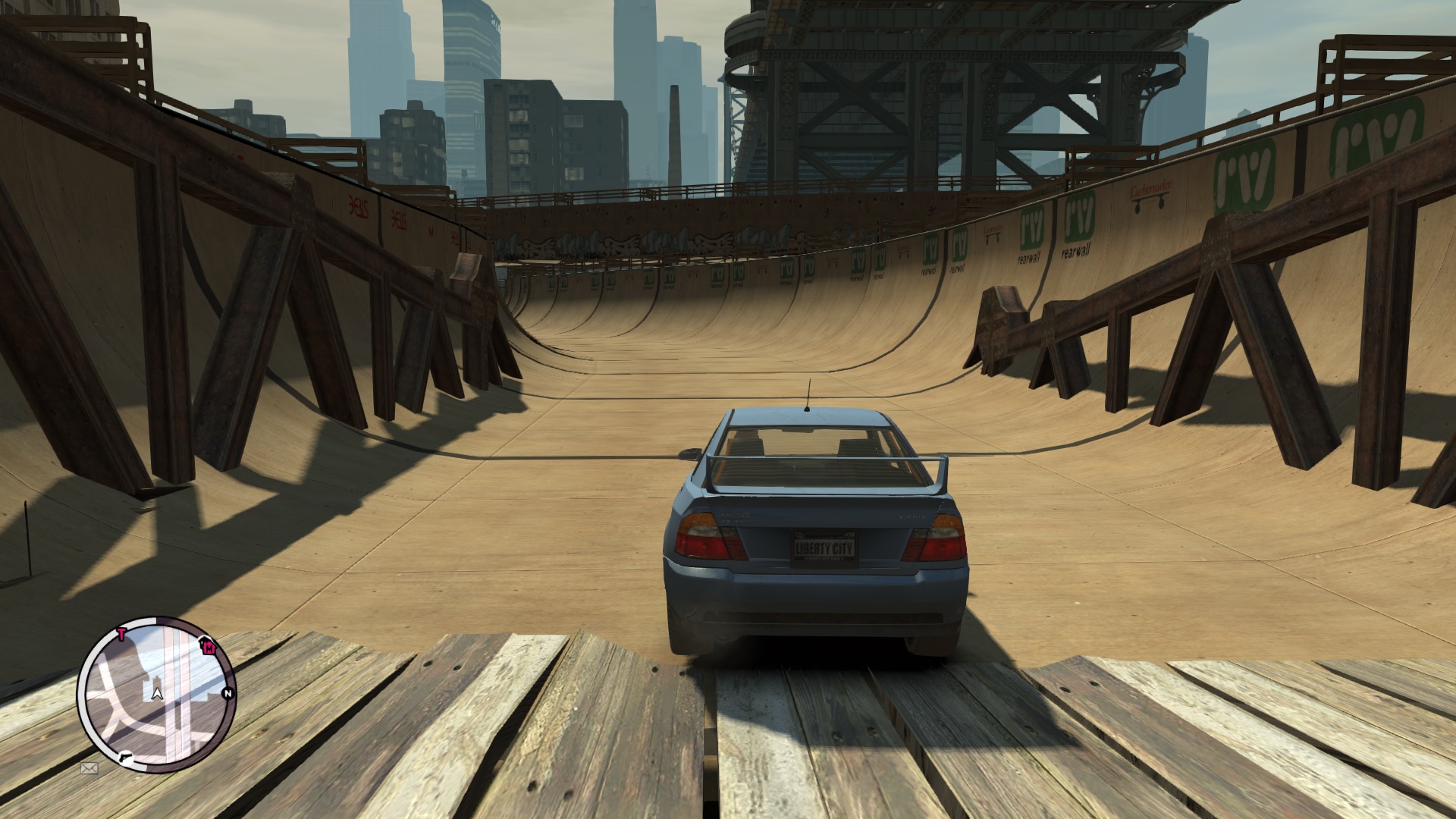
Task: Click the N north compass indicator
Action: point(227,693)
